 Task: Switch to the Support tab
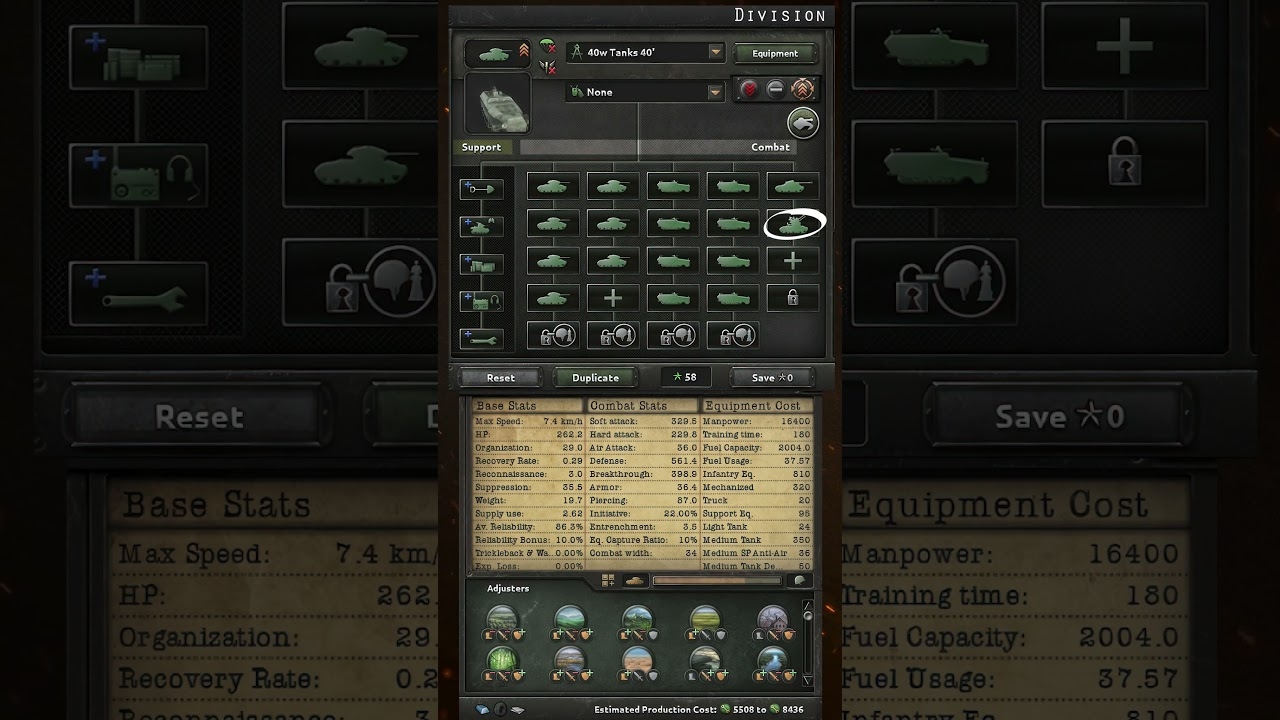click(483, 147)
